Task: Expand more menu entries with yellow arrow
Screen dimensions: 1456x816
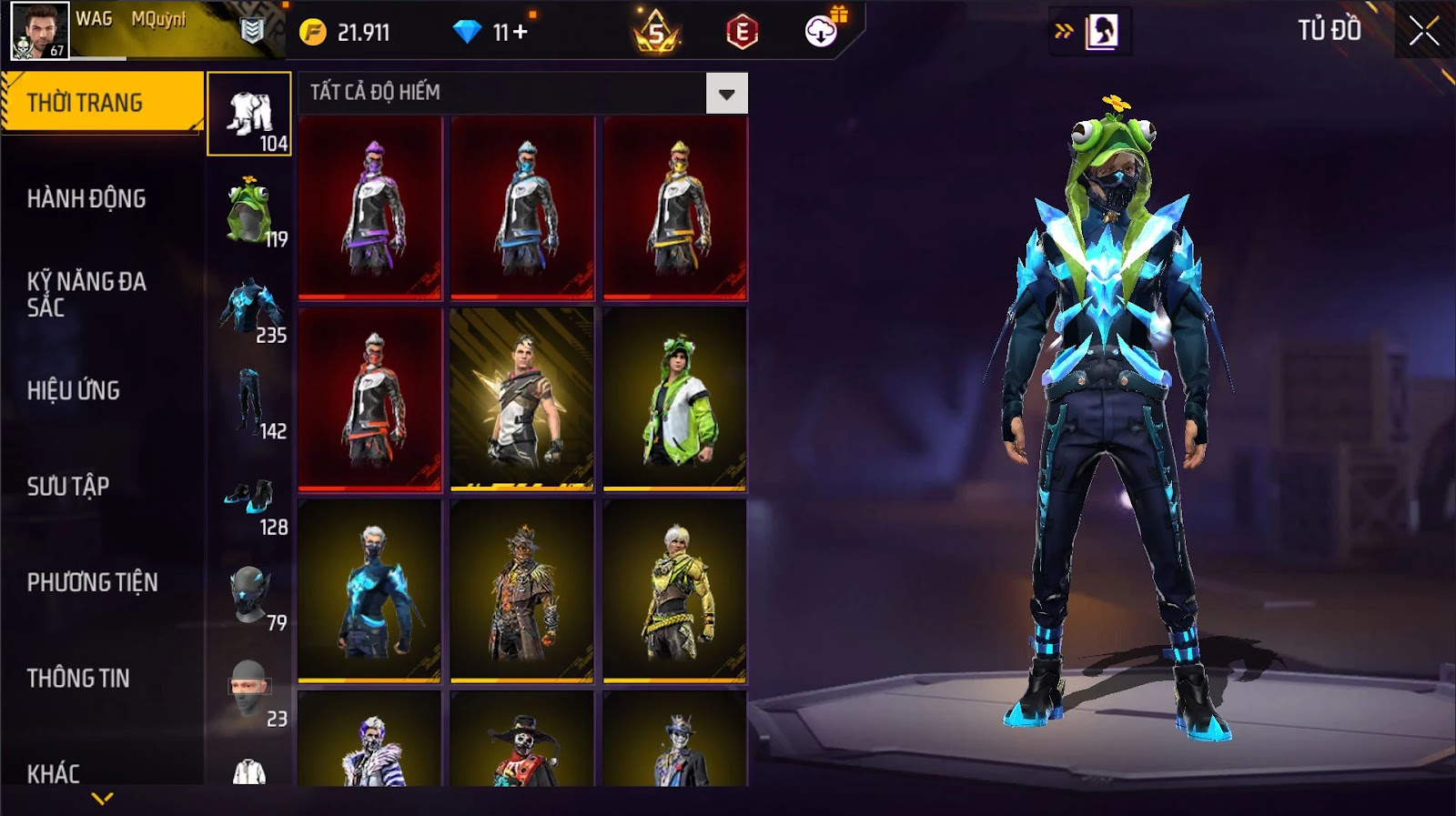Action: click(x=102, y=799)
